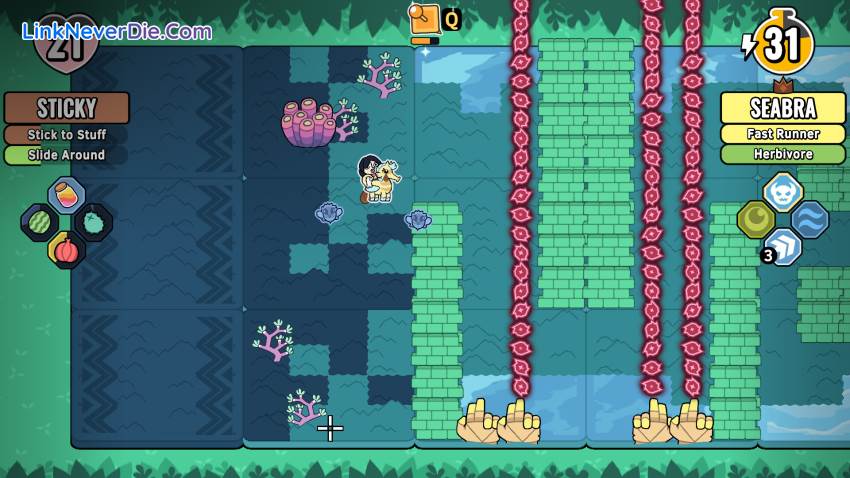Select the red pumpkin item icon
Image resolution: width=850 pixels, height=478 pixels.
pyautogui.click(x=66, y=249)
